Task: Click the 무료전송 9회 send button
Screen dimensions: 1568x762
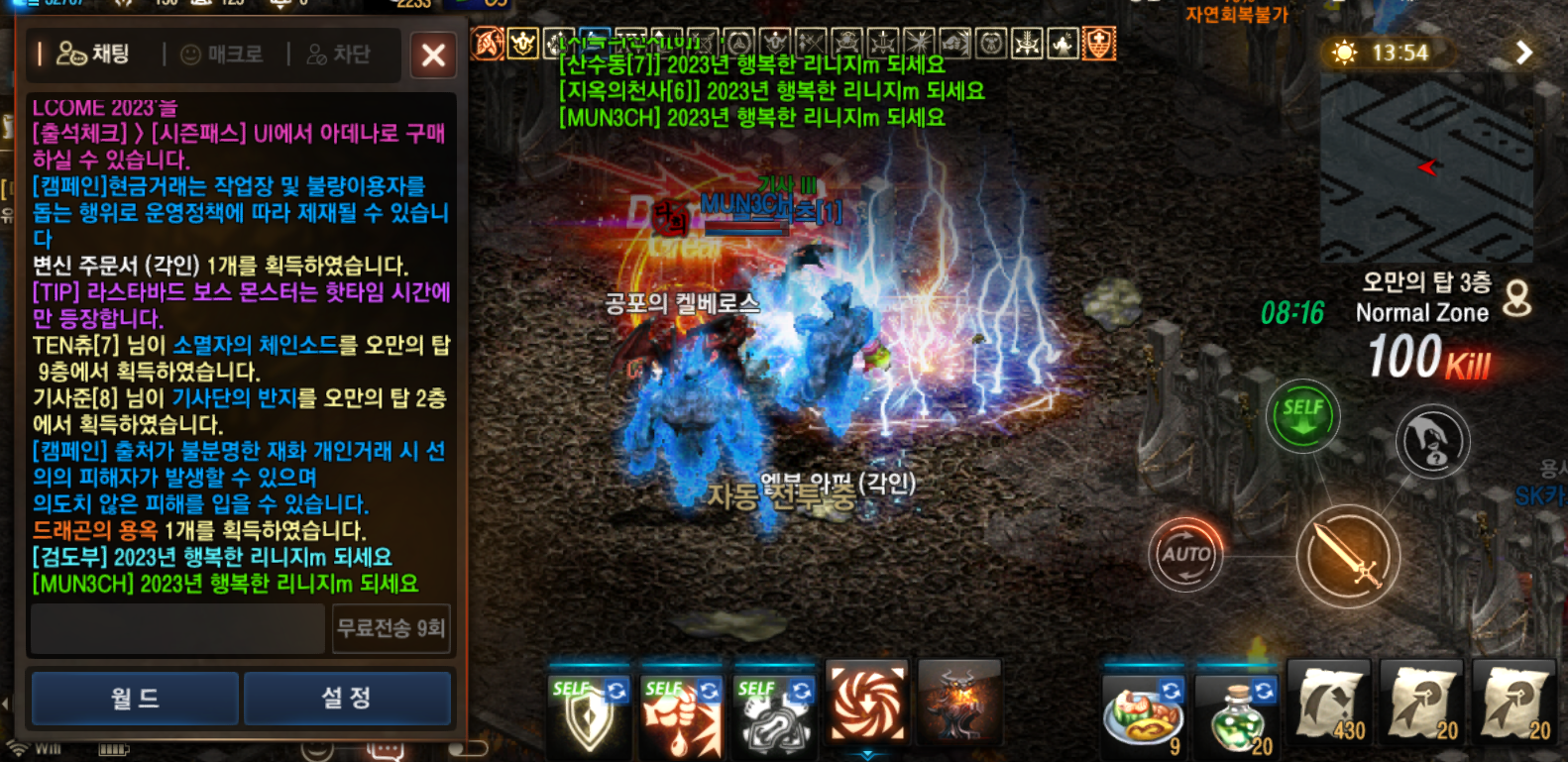Action: [x=392, y=628]
